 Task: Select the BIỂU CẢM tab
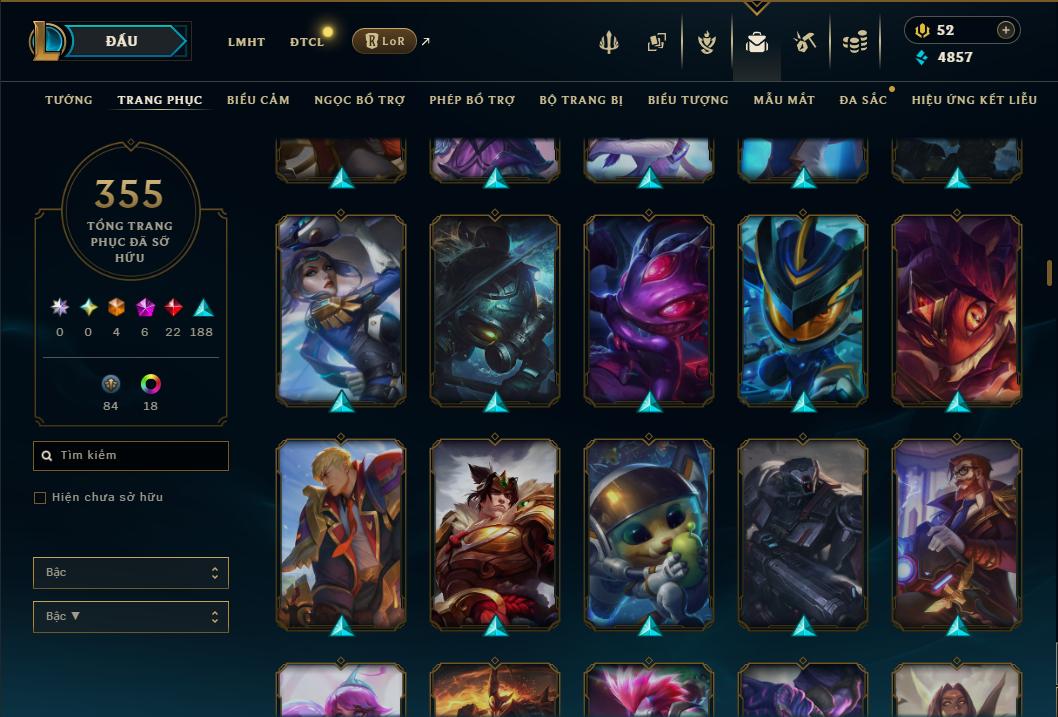click(x=258, y=100)
